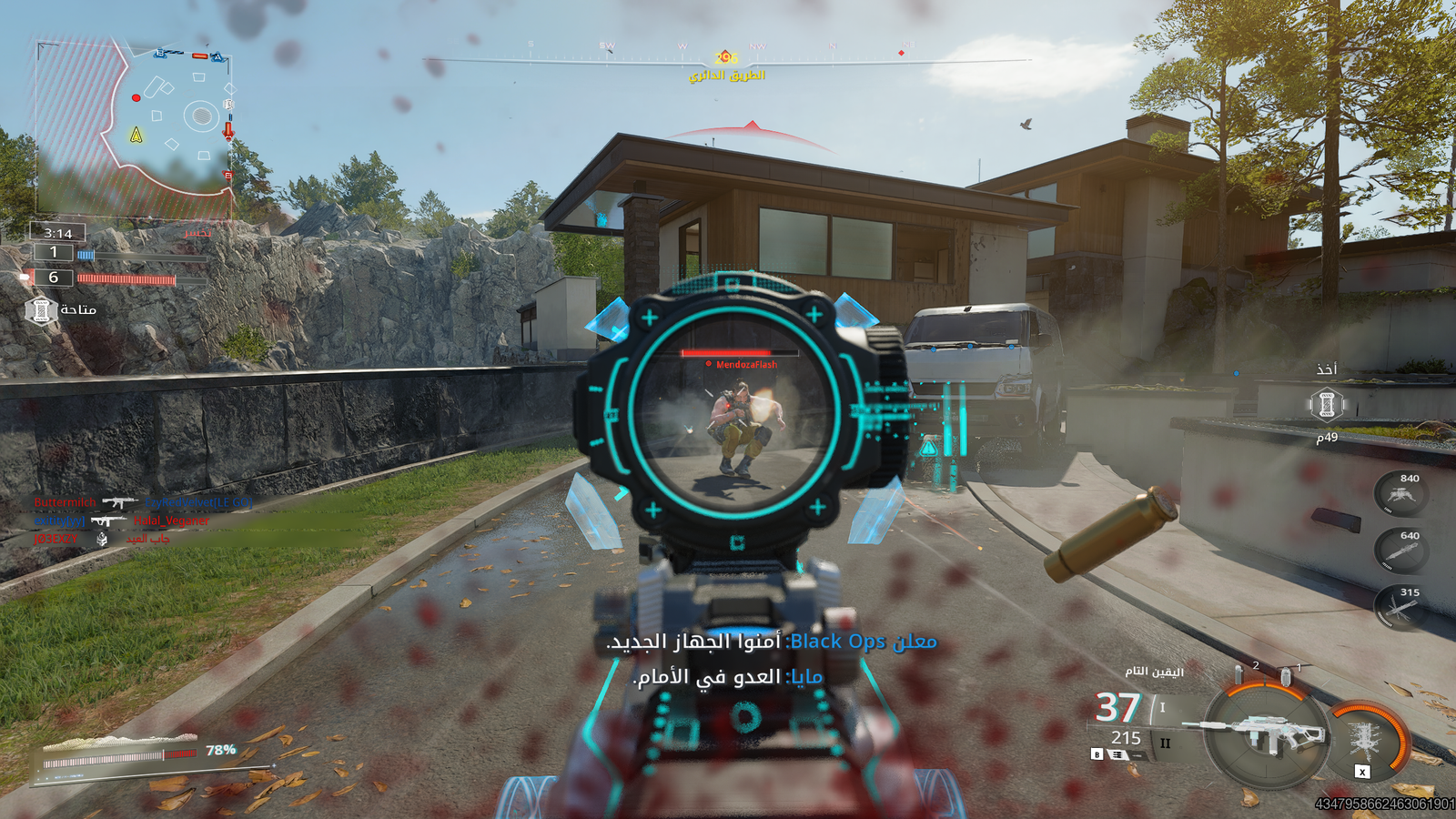Click the yellow objective marker on compass
Viewport: 1456px width, 819px height.
[725, 57]
